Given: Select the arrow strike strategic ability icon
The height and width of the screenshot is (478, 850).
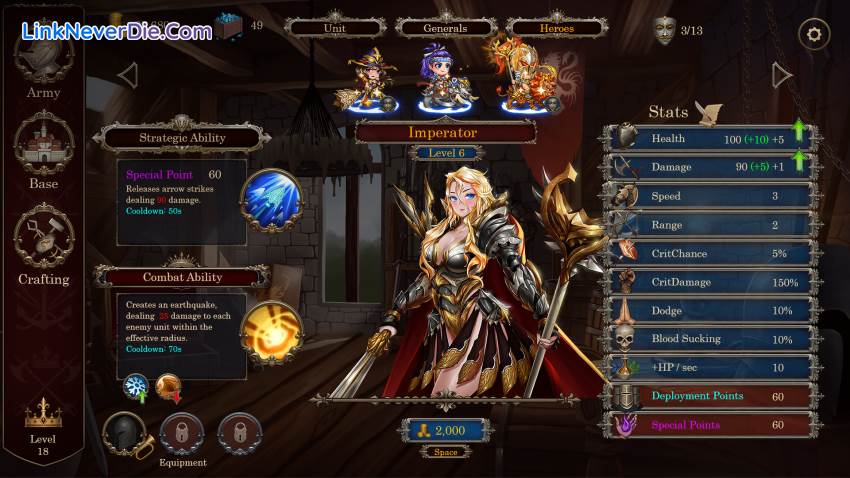Looking at the screenshot, I should (x=271, y=199).
